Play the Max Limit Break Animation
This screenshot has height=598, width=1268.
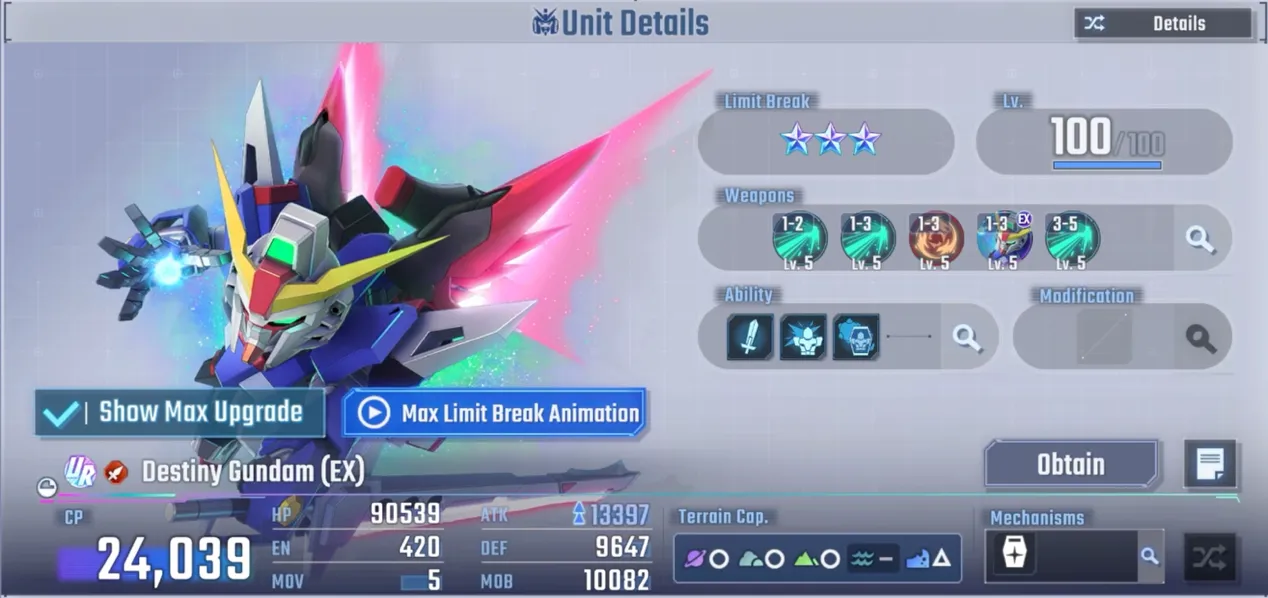coord(495,413)
